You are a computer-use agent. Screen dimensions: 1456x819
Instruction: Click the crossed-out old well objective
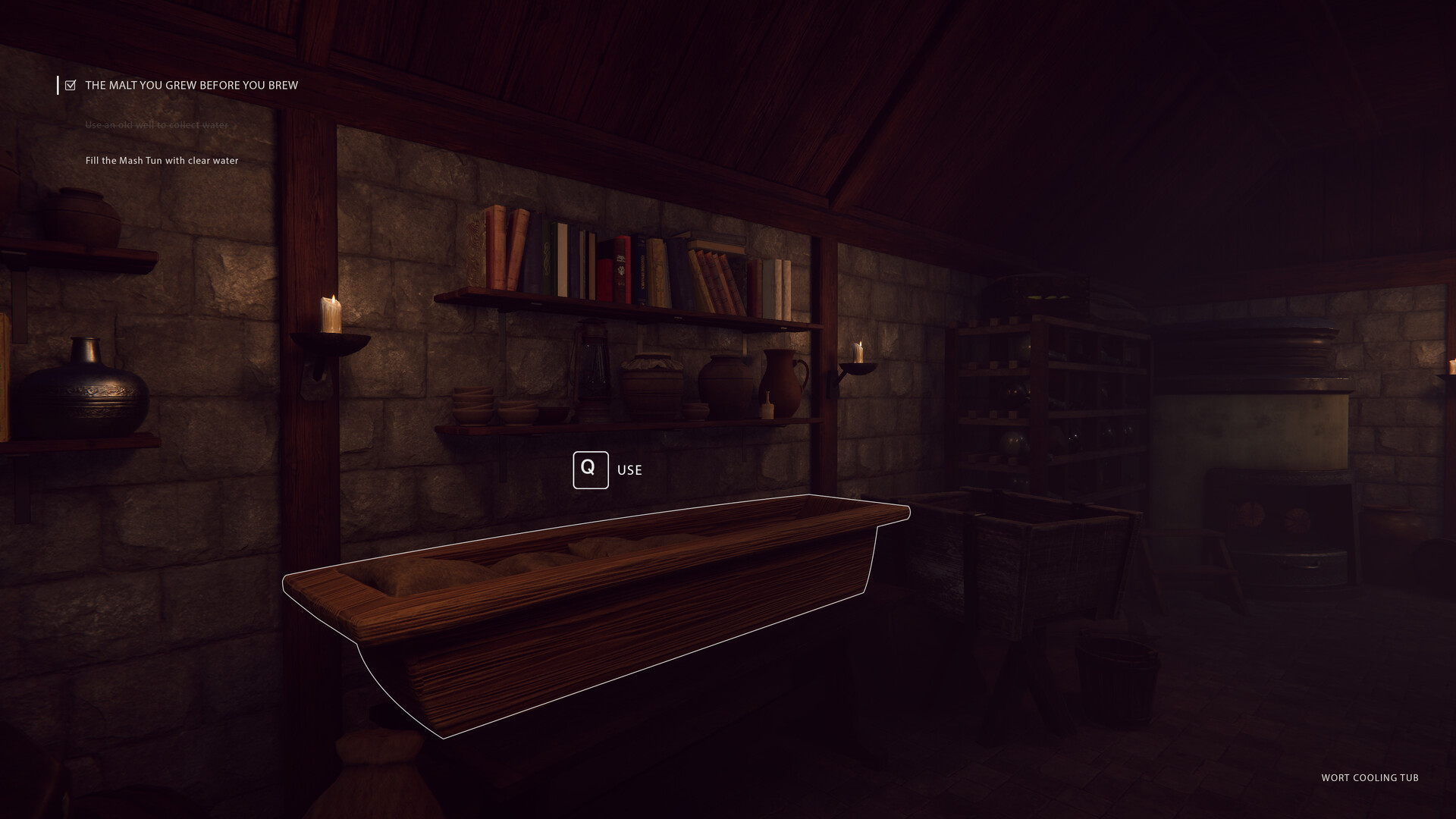pos(156,124)
